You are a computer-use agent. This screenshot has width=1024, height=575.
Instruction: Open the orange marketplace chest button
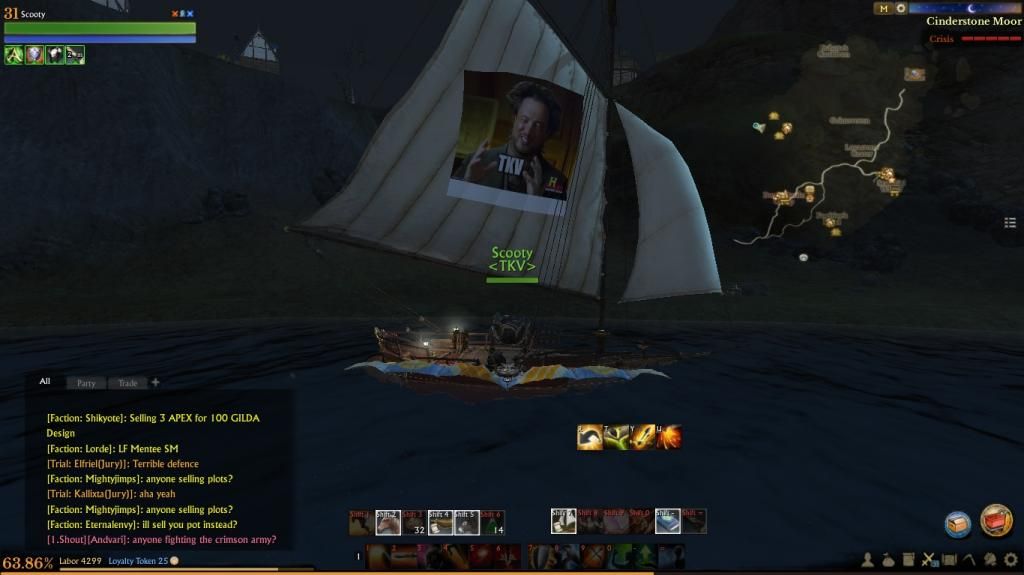point(996,520)
